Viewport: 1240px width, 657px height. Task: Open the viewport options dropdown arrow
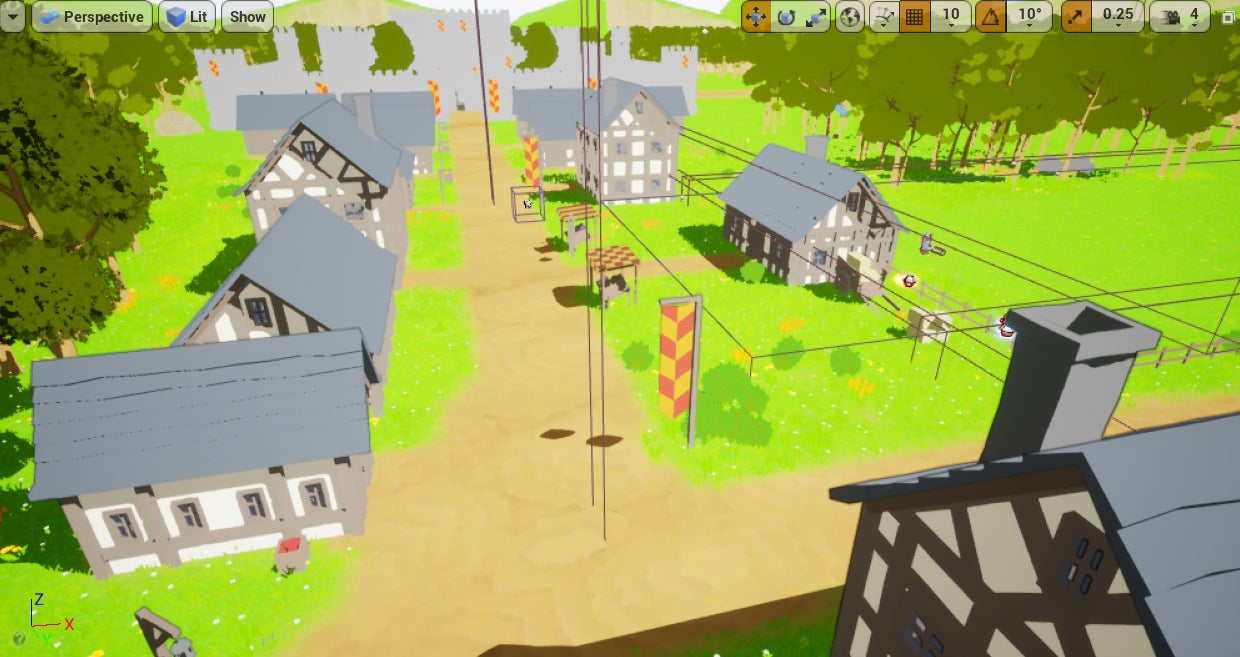coord(12,16)
